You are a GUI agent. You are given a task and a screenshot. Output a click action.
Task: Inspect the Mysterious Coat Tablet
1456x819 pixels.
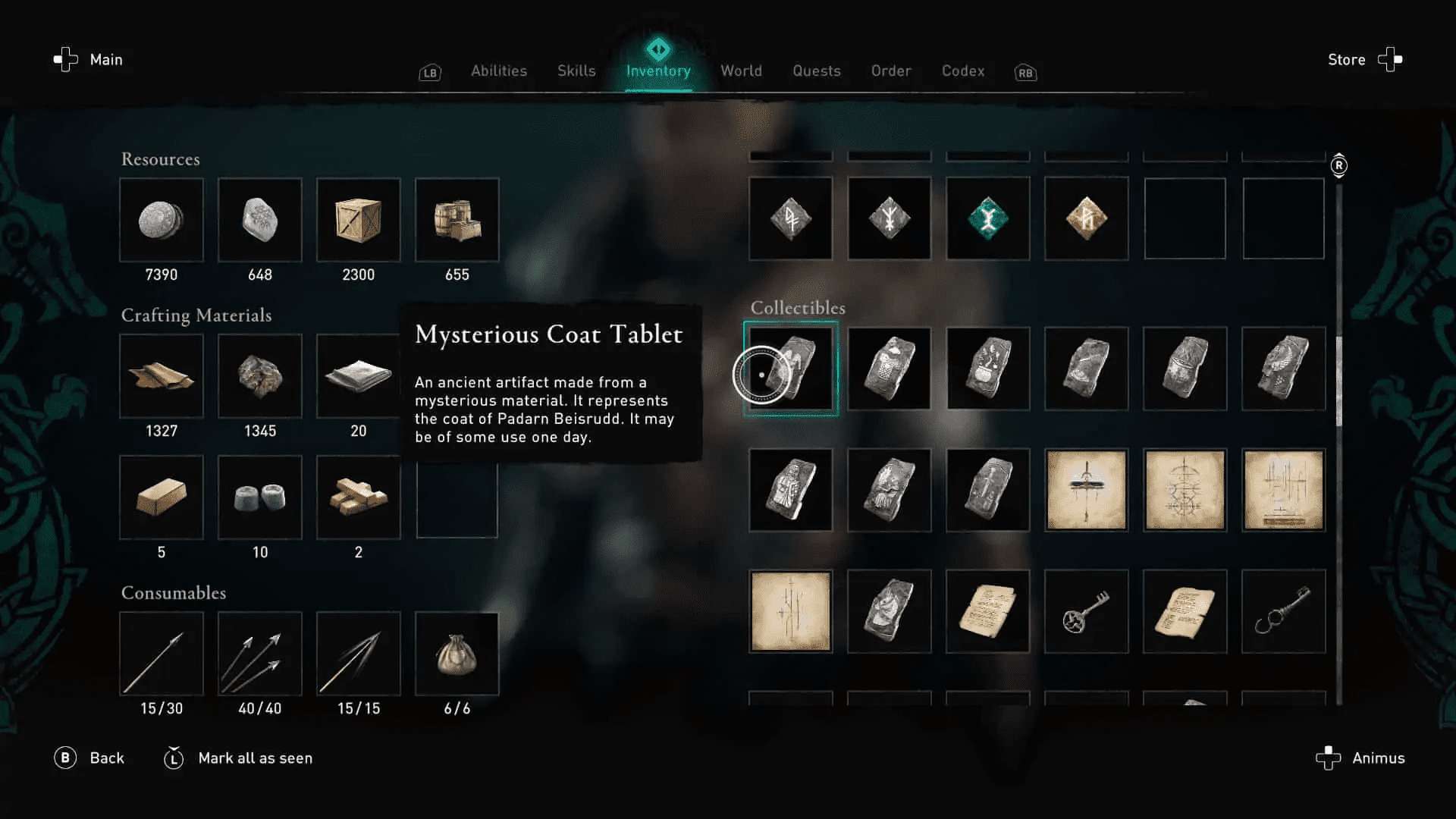click(x=790, y=369)
